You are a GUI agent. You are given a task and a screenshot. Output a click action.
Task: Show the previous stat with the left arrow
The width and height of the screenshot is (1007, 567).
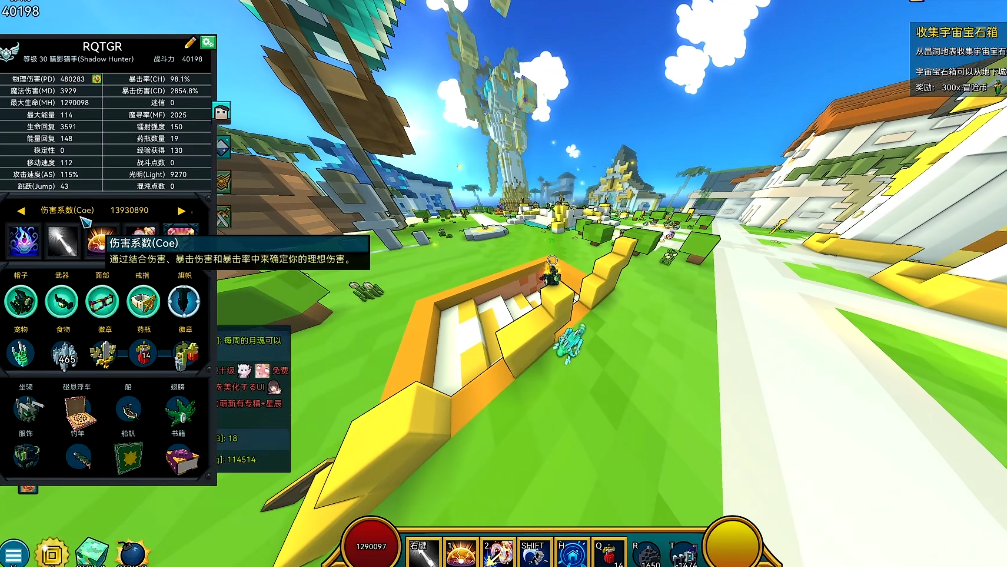point(21,211)
